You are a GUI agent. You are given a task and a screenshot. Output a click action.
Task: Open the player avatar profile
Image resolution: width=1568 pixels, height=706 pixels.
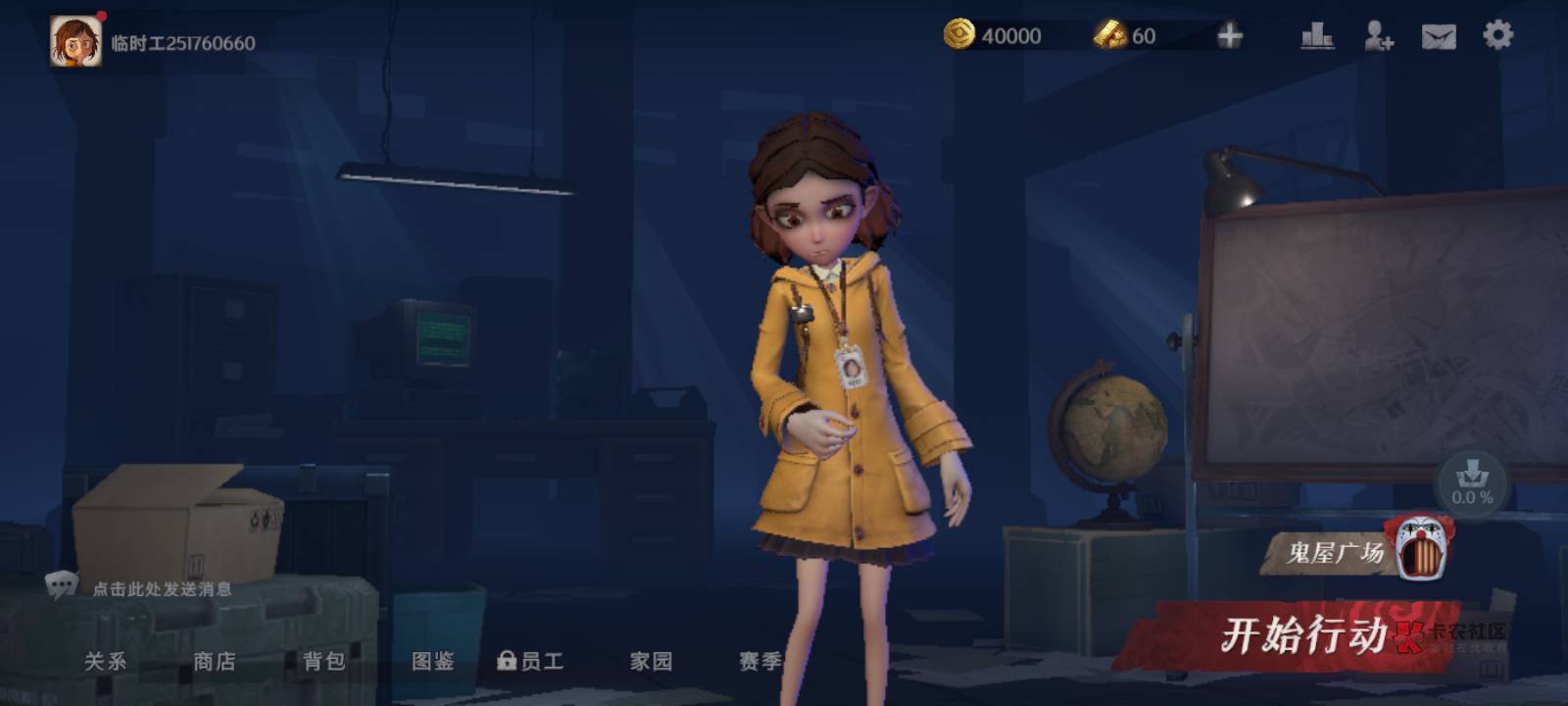[75, 41]
